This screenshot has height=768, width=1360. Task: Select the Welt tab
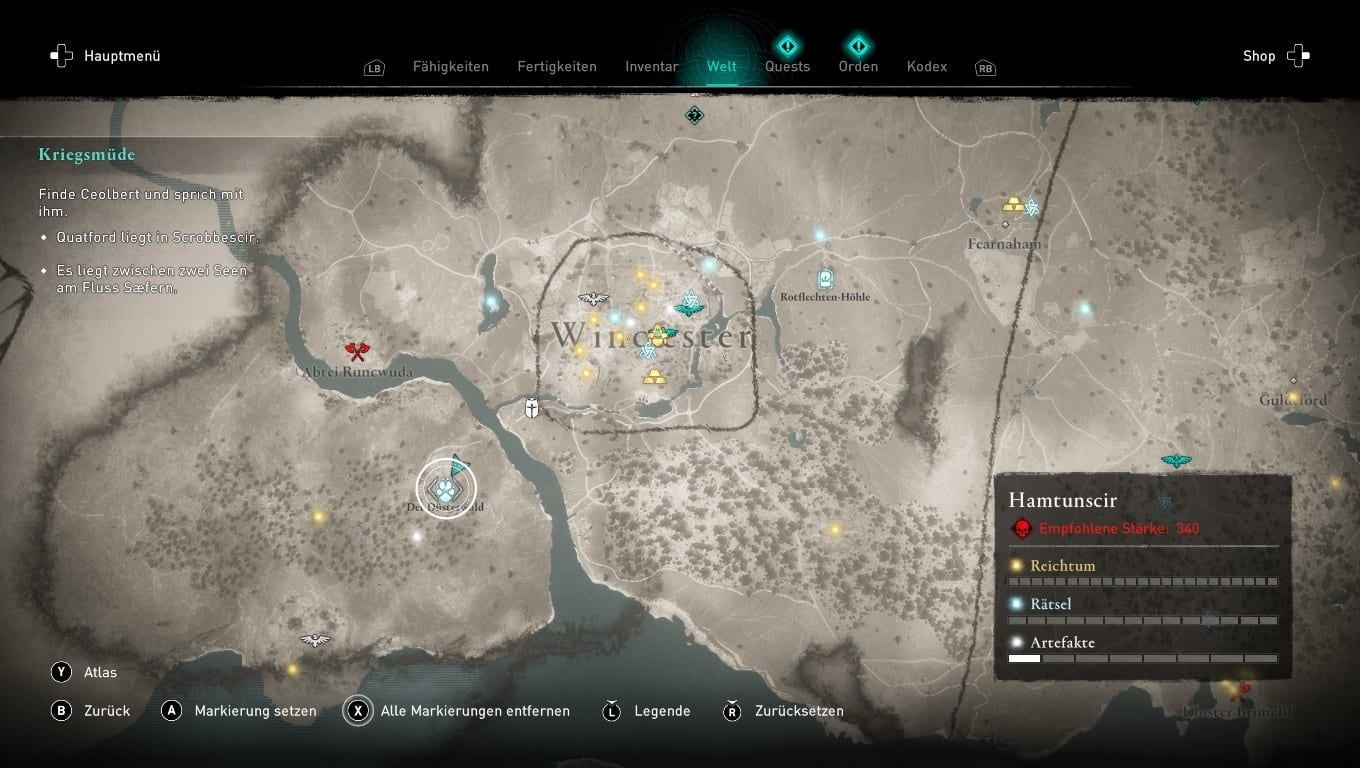coord(721,67)
